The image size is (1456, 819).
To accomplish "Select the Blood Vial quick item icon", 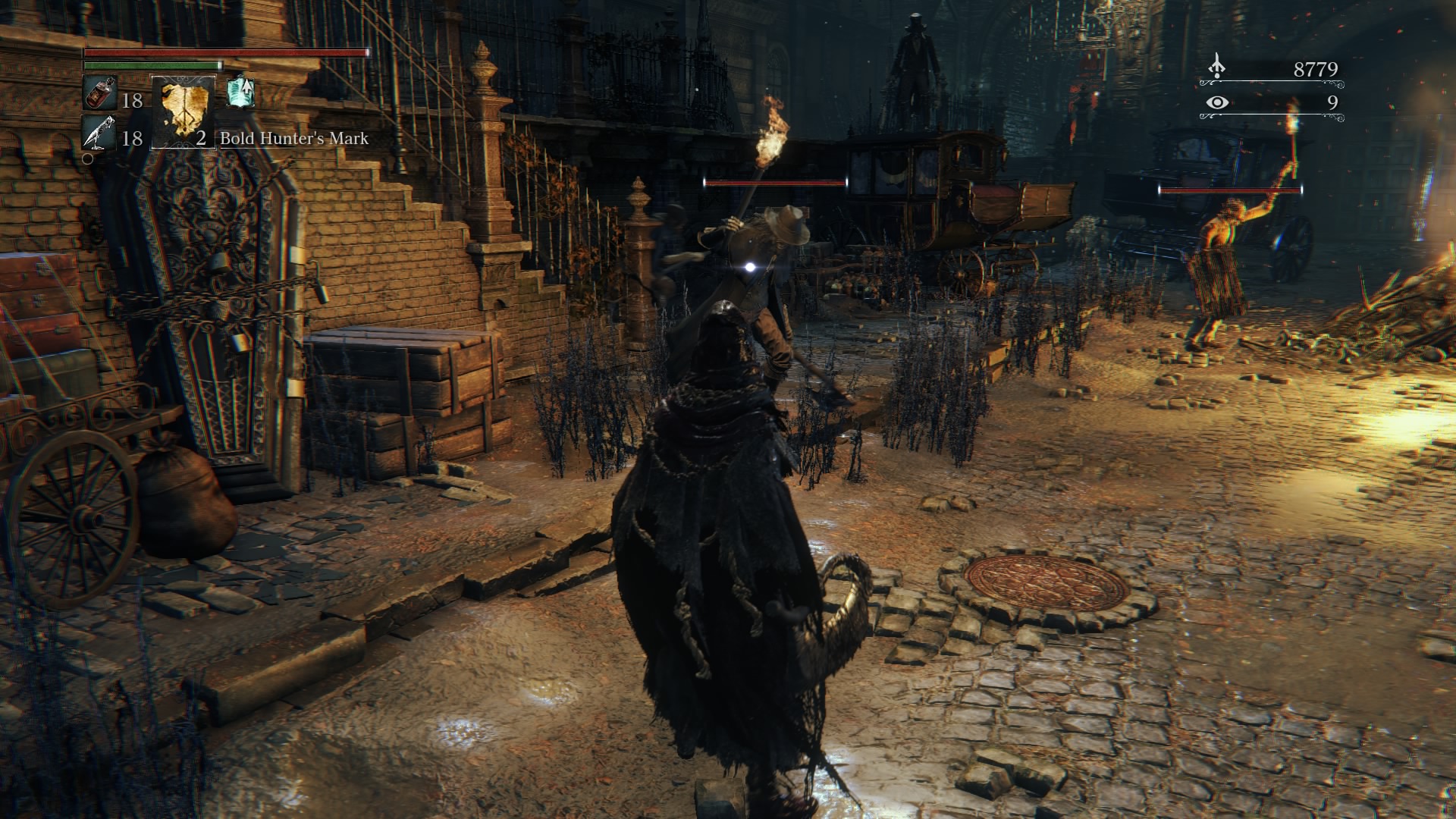I will point(99,94).
